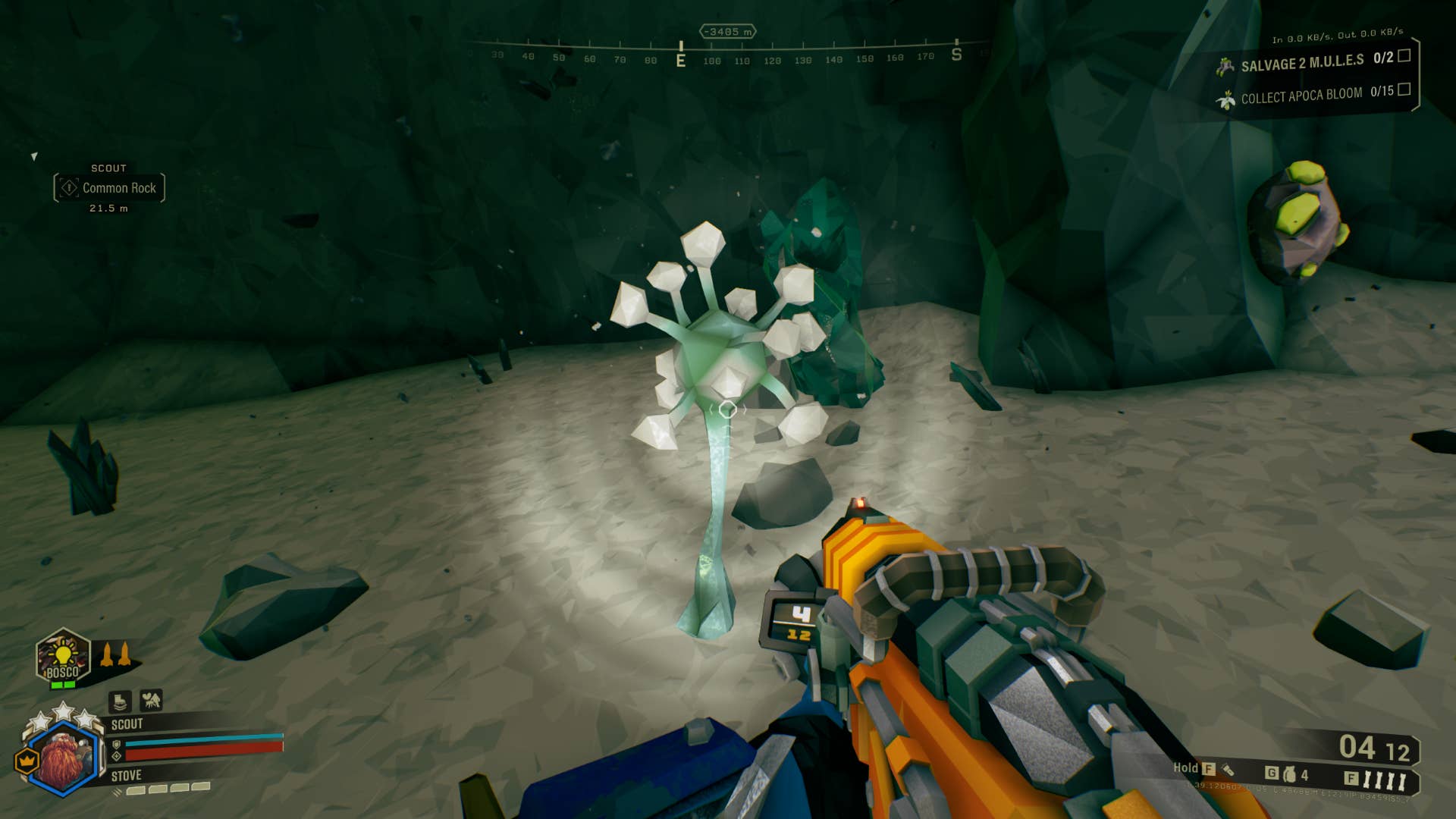Select the M.U.L.E objective icon
This screenshot has width=1456, height=819.
(x=1225, y=67)
